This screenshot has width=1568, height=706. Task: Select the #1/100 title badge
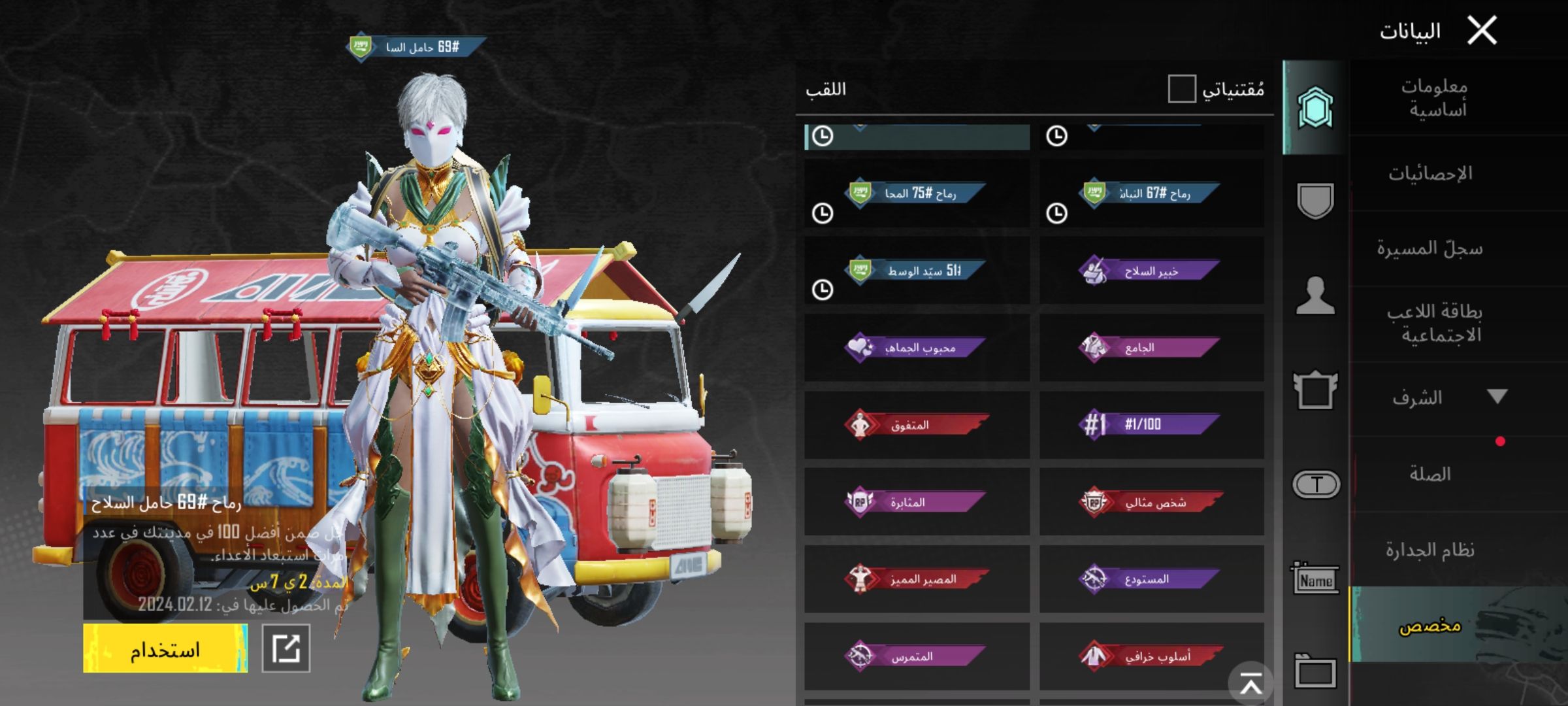tap(1151, 425)
